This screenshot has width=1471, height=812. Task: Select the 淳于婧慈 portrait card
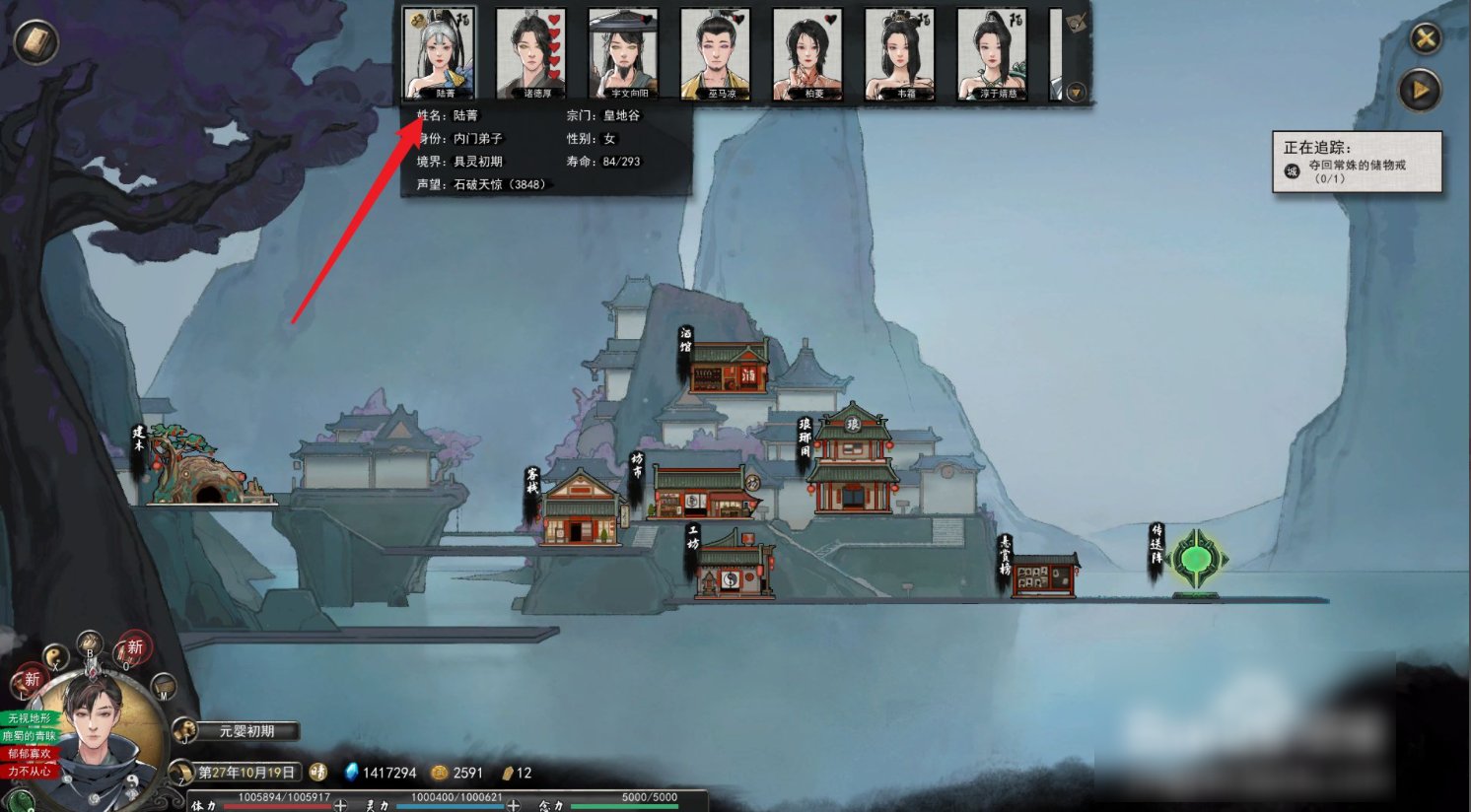(x=992, y=53)
